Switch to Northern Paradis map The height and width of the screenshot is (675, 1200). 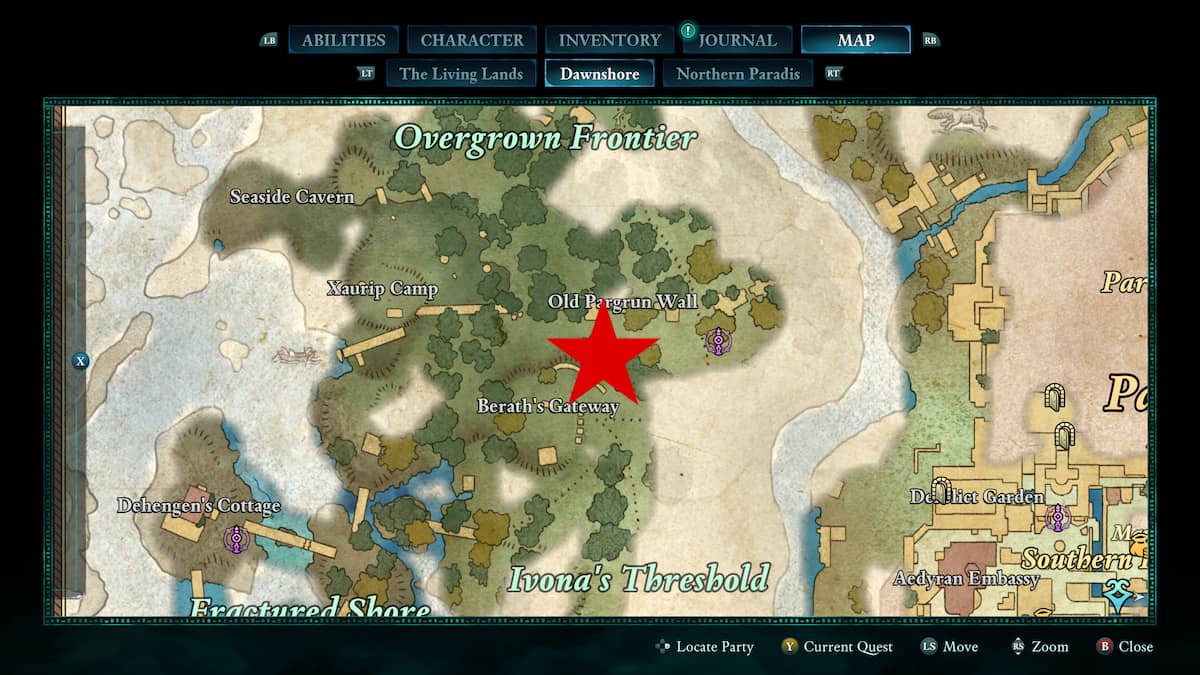(738, 73)
